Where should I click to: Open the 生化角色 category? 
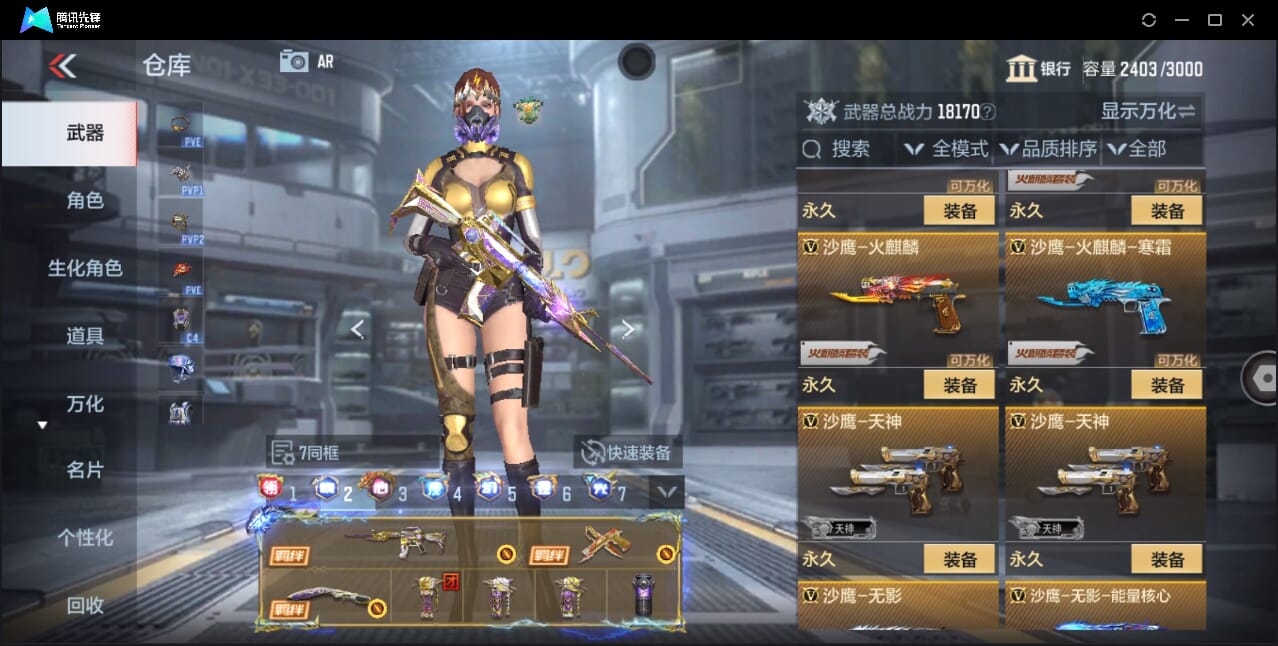coord(85,268)
